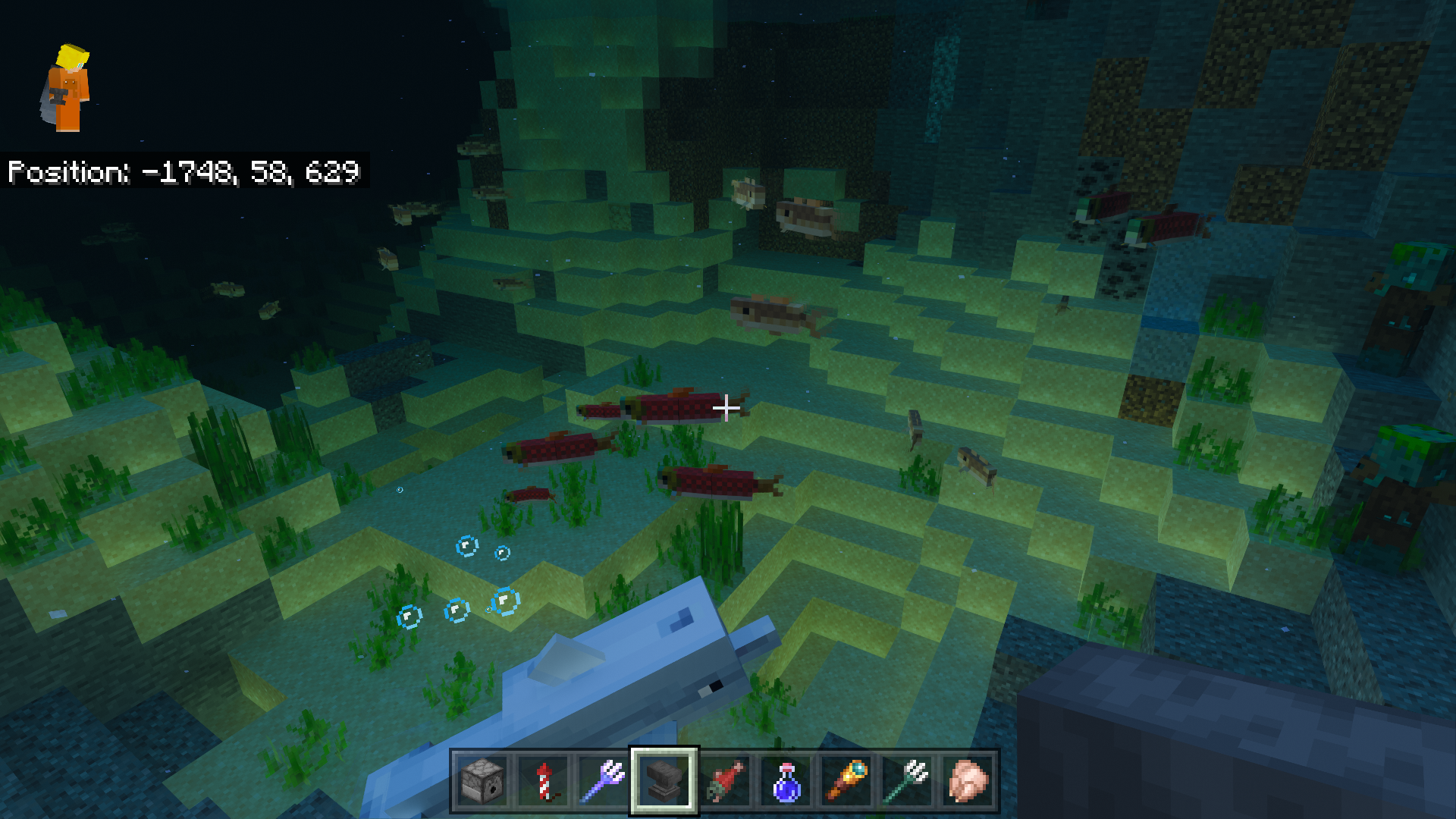Pick the blue potion bottle
The width and height of the screenshot is (1456, 819).
tap(786, 781)
